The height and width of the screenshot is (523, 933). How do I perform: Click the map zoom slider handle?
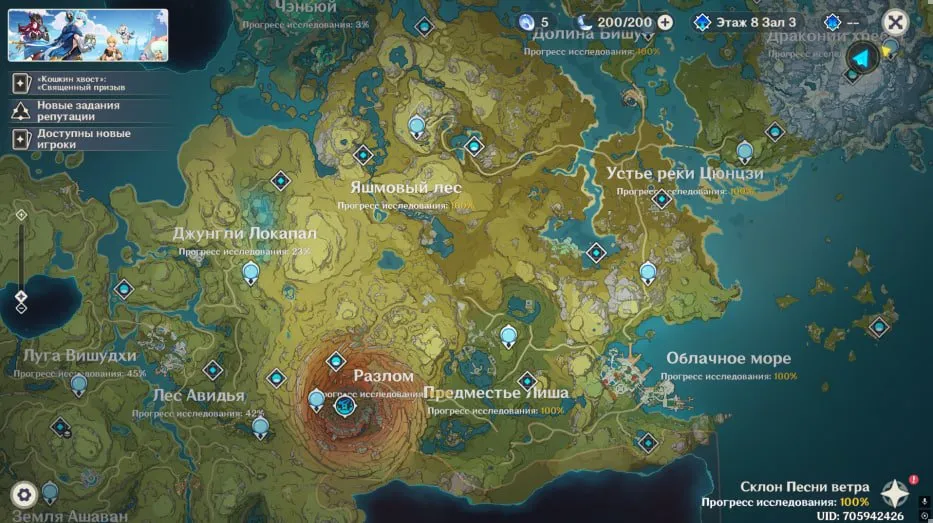(x=21, y=297)
